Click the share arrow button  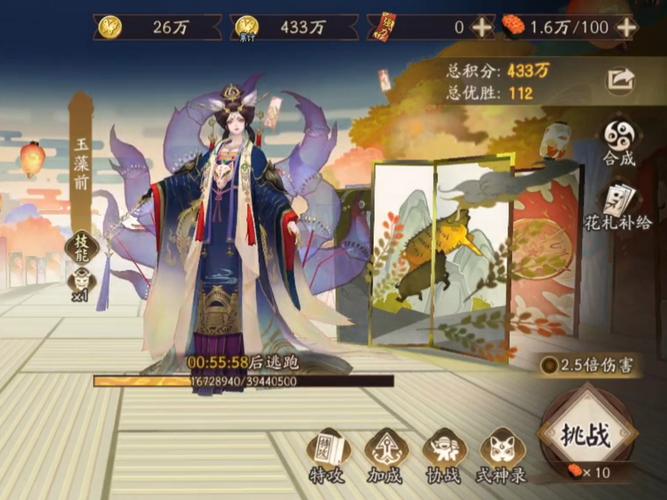tap(620, 79)
